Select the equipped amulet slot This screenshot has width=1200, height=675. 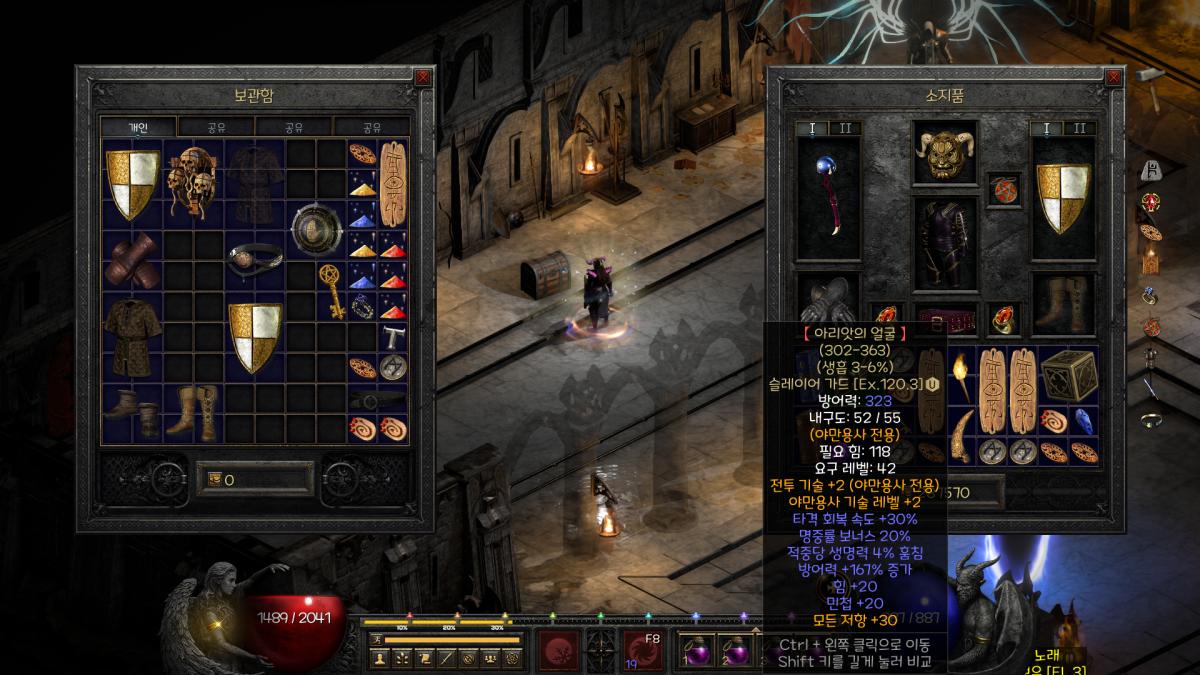click(1003, 188)
